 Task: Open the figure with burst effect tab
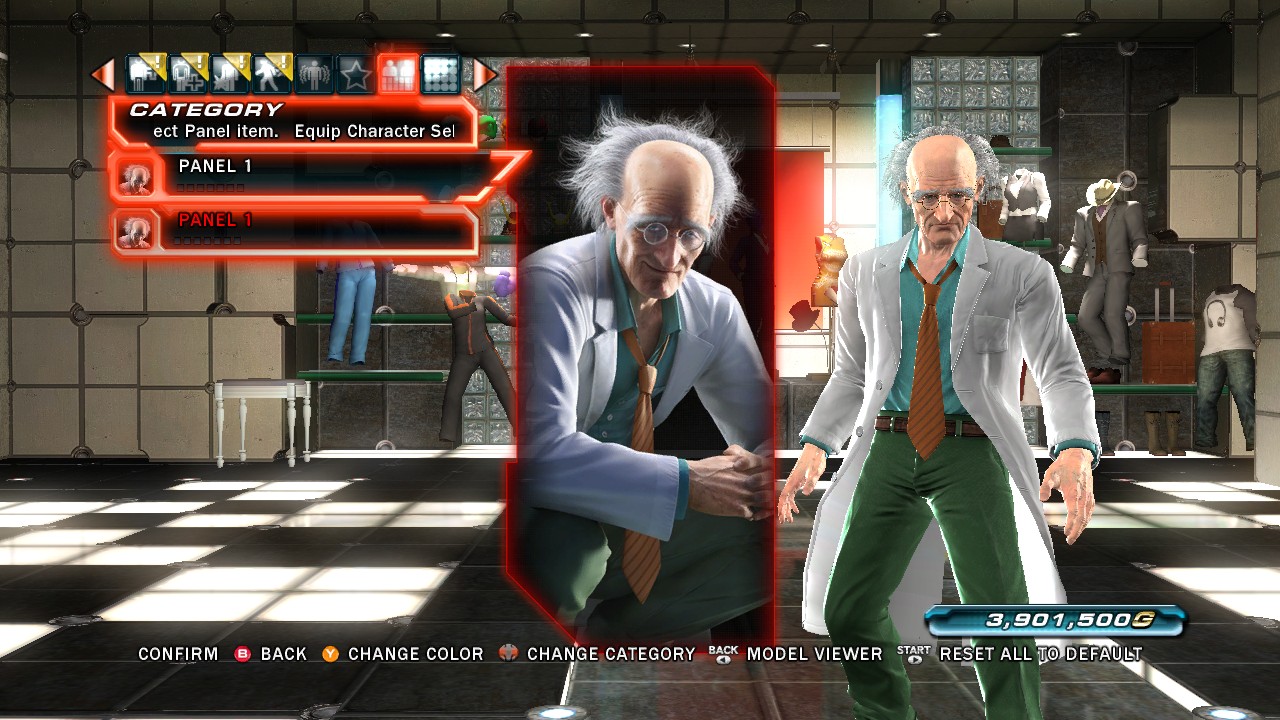[229, 74]
